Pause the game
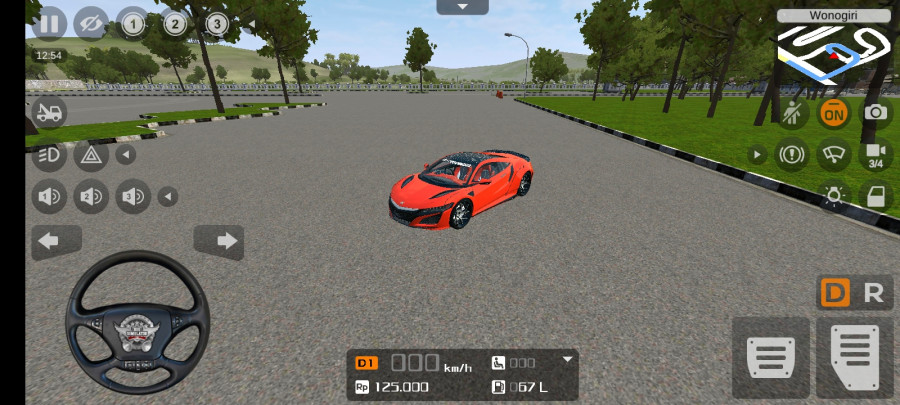Screen dimensions: 900x405 pyautogui.click(x=49, y=23)
